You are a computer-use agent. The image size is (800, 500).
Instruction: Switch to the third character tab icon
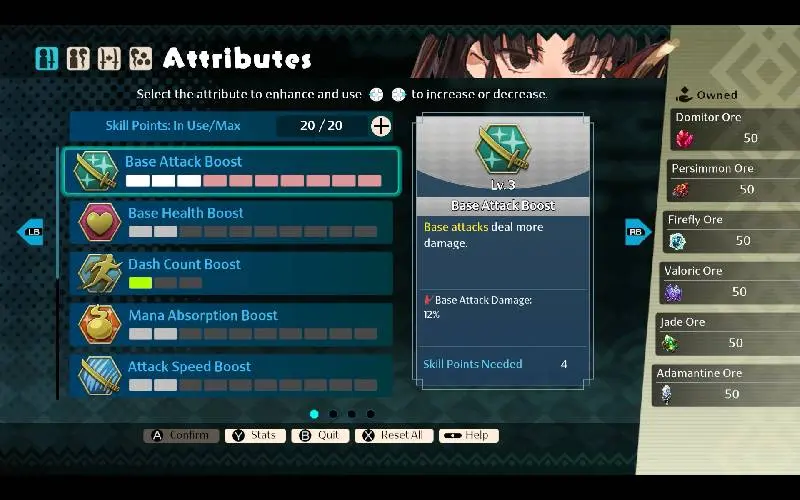point(109,59)
